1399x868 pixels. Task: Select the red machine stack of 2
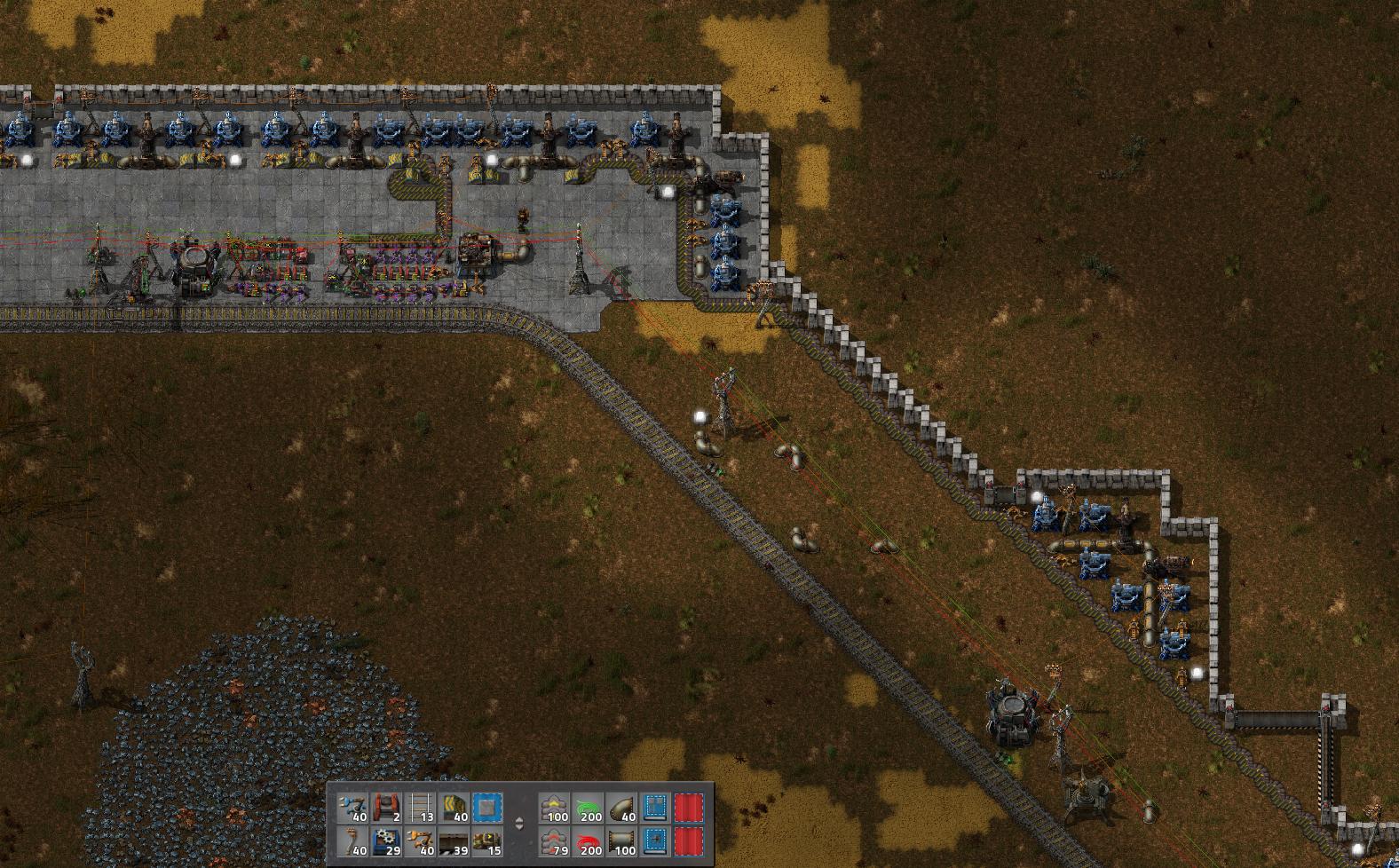click(x=387, y=808)
